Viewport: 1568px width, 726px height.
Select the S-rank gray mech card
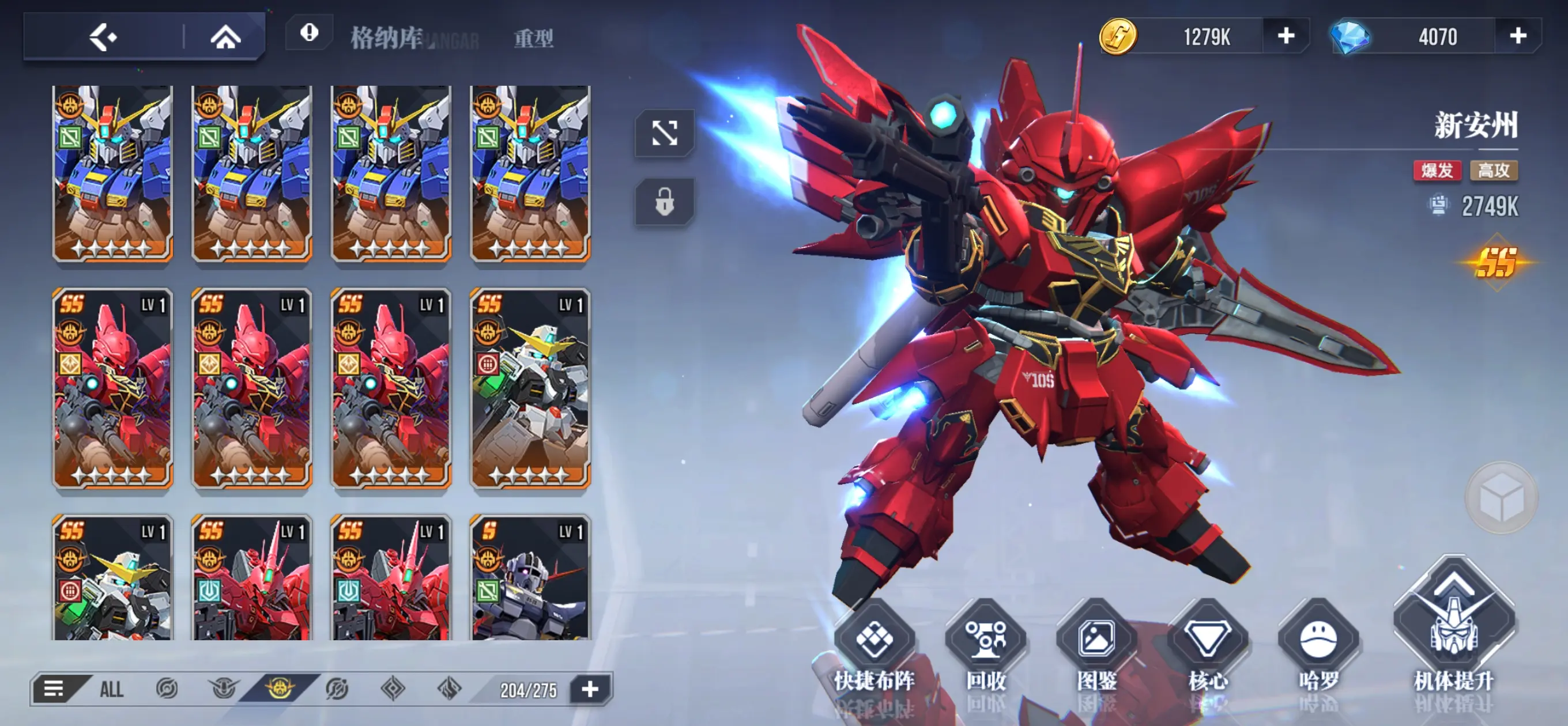click(x=530, y=578)
